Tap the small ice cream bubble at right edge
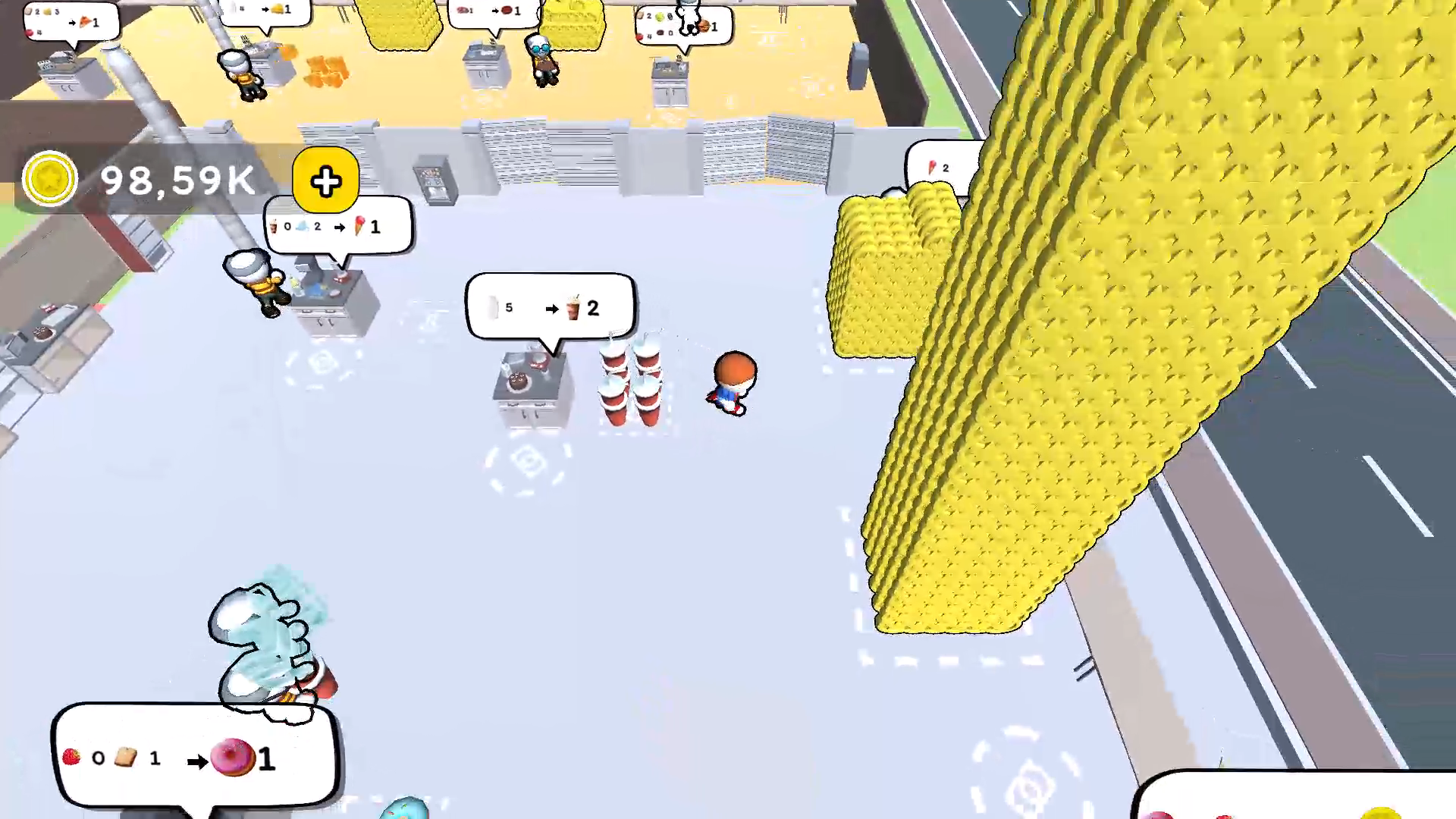The image size is (1456, 819). pos(940,167)
